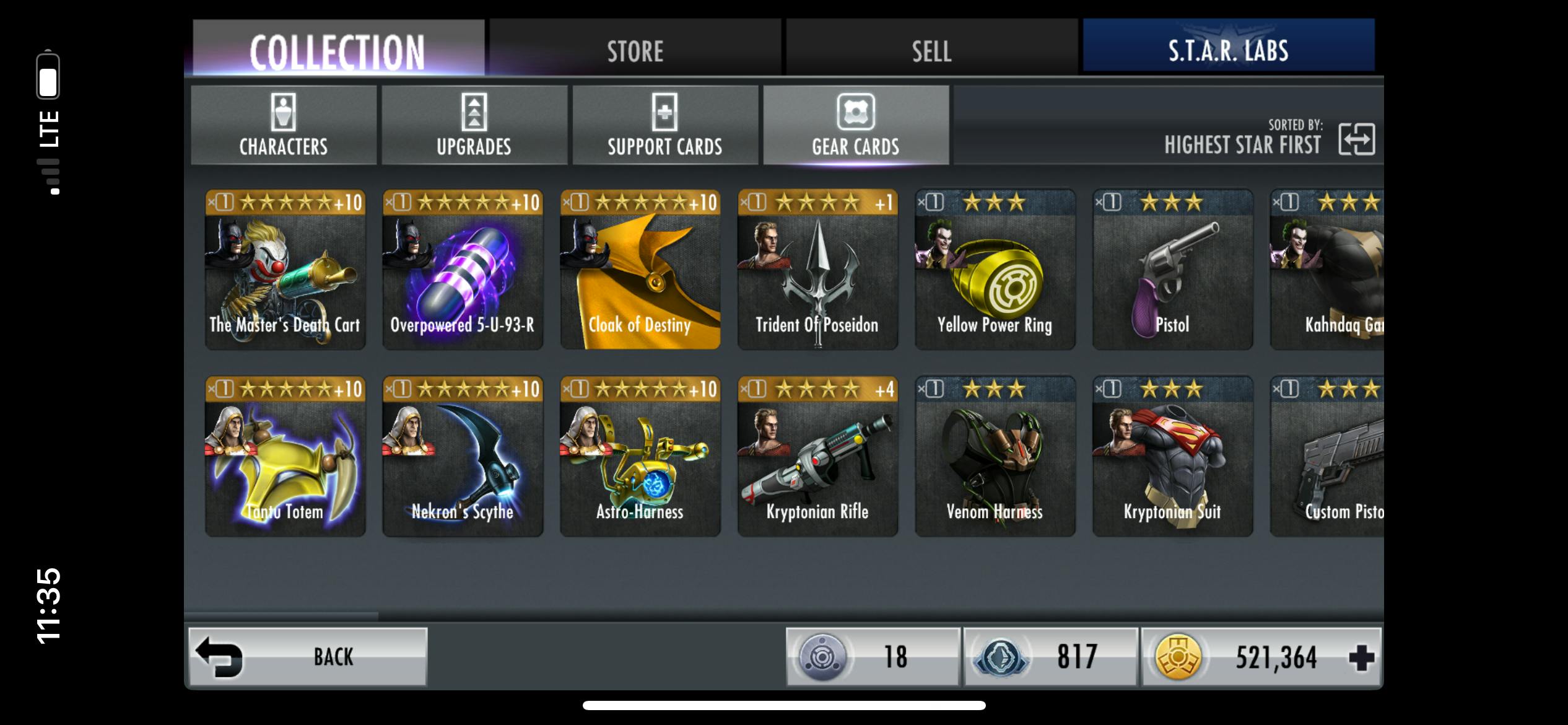Choose the Overpowered 5-U-93-R gear card
1568x725 pixels.
pyautogui.click(x=463, y=270)
